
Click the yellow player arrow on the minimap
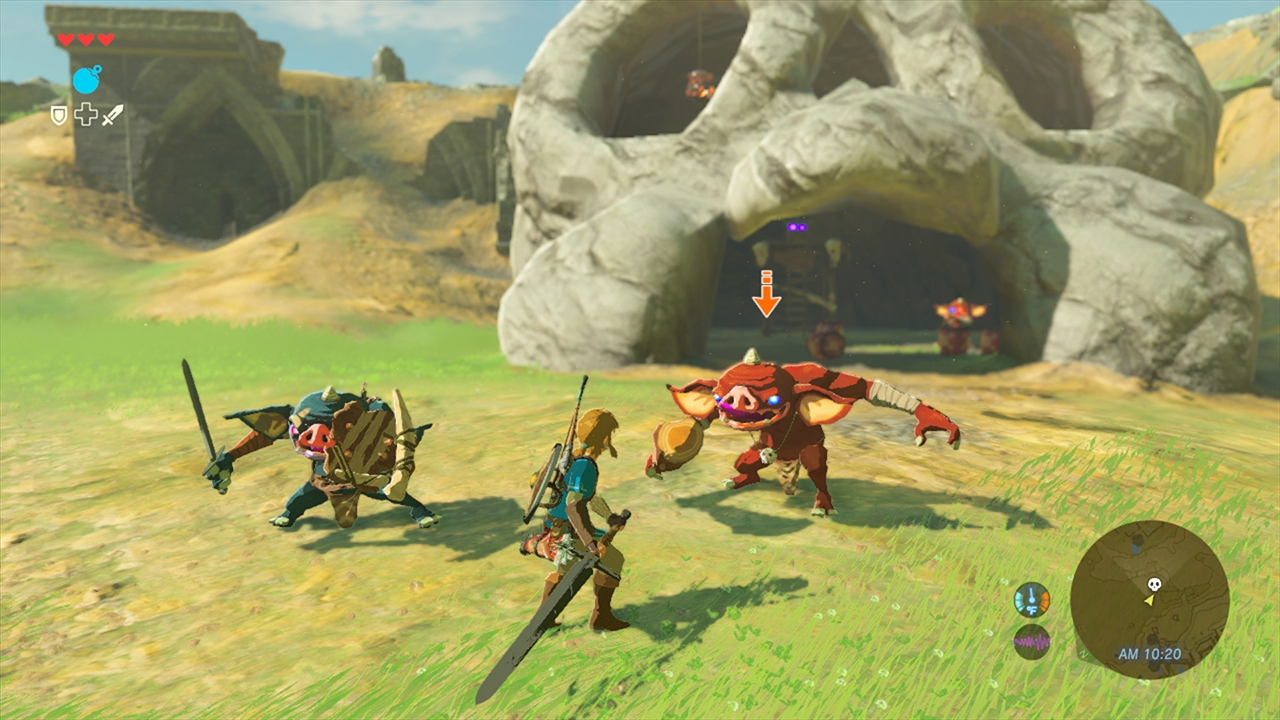tap(1148, 602)
